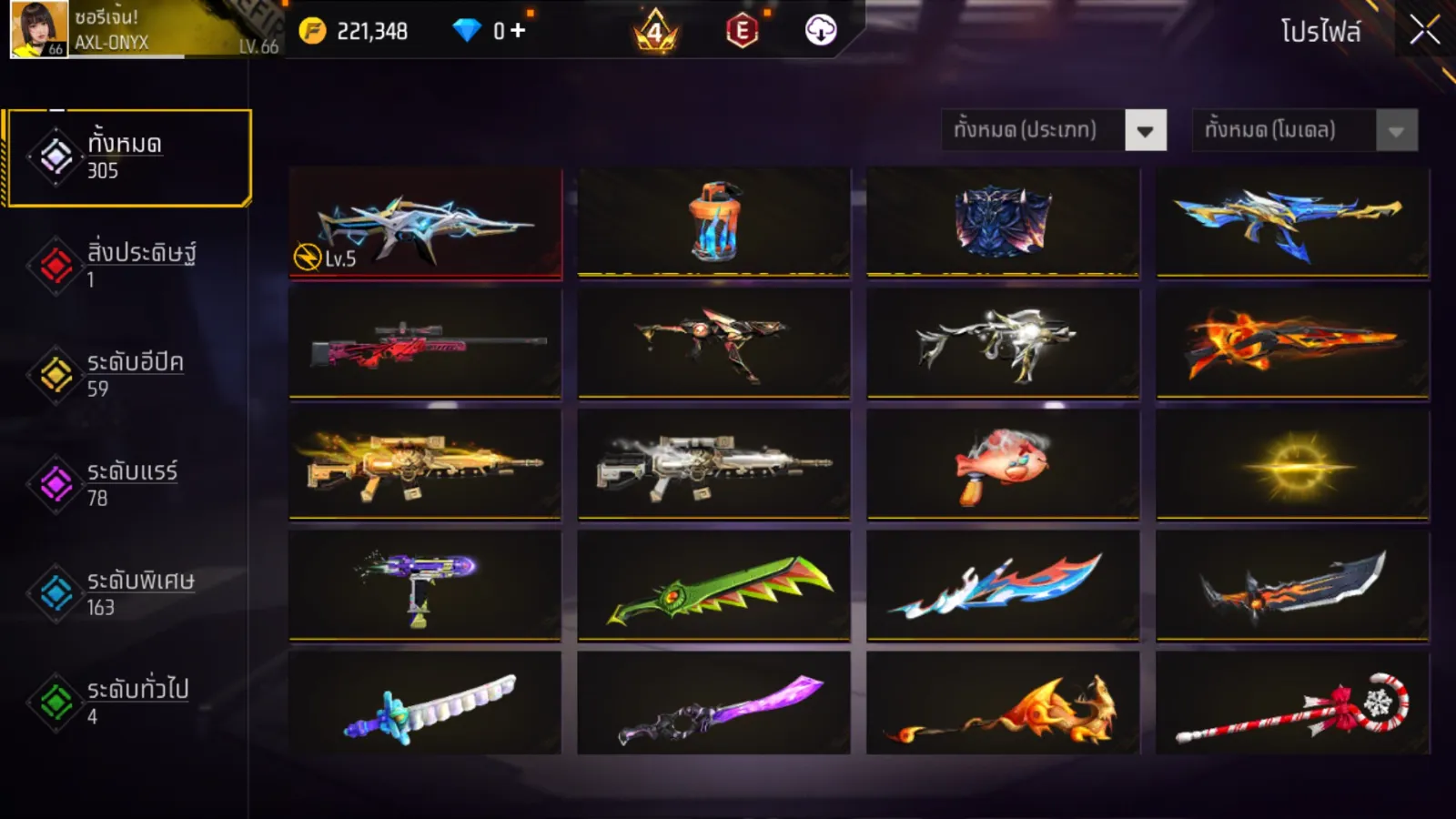Select the purple crystal blade skin

pyautogui.click(x=713, y=704)
